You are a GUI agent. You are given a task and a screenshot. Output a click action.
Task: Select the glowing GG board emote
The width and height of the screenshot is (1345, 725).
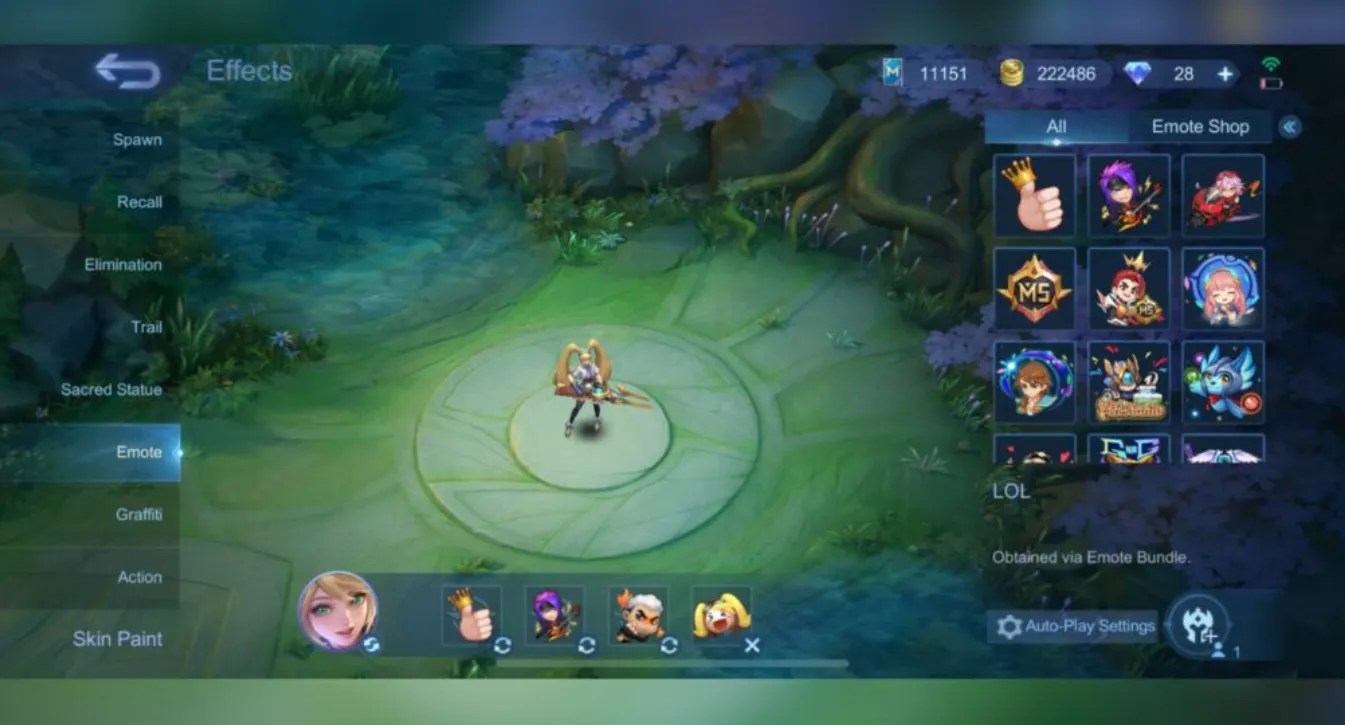[1128, 453]
